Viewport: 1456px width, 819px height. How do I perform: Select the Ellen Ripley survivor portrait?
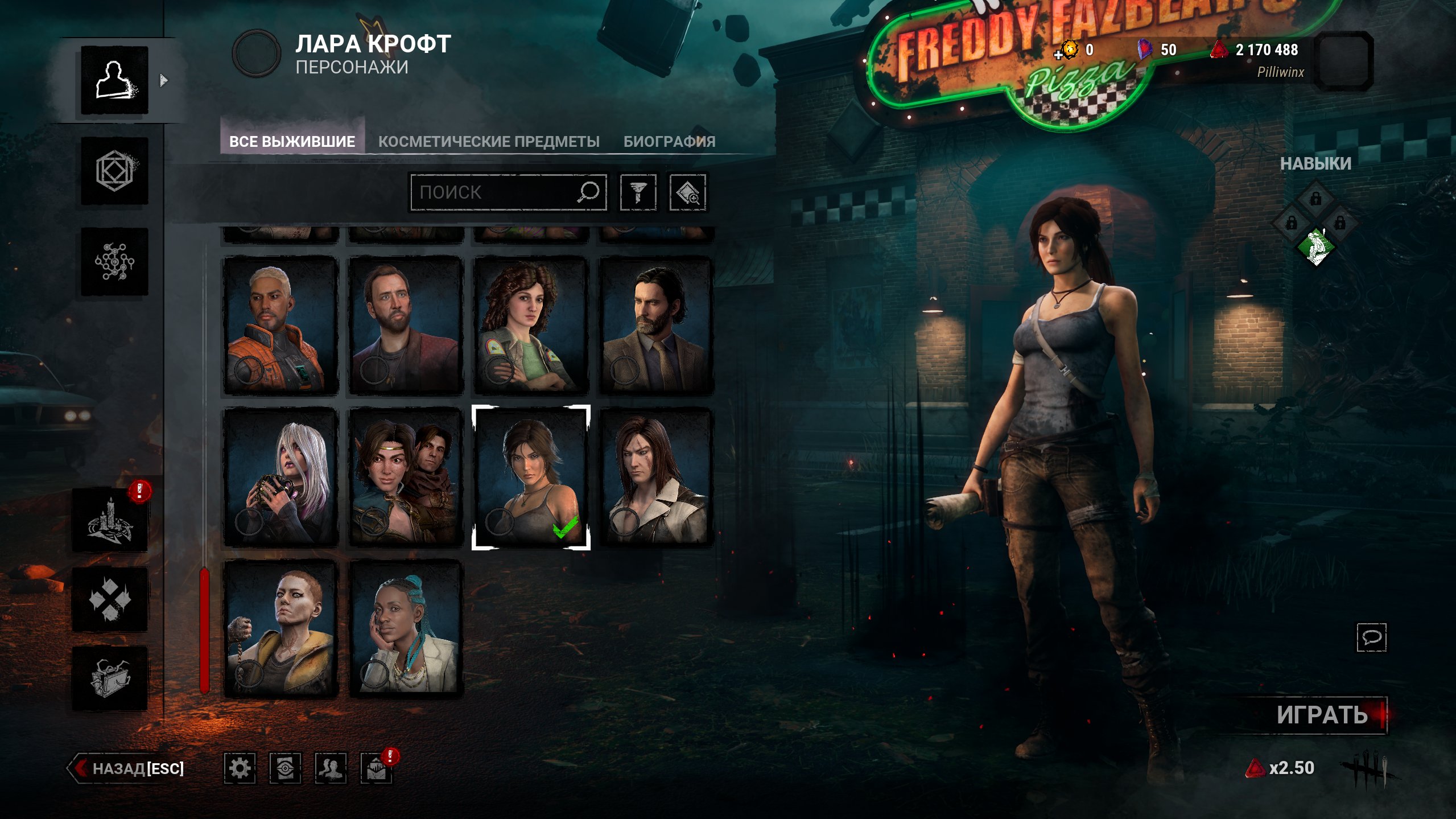click(x=530, y=326)
